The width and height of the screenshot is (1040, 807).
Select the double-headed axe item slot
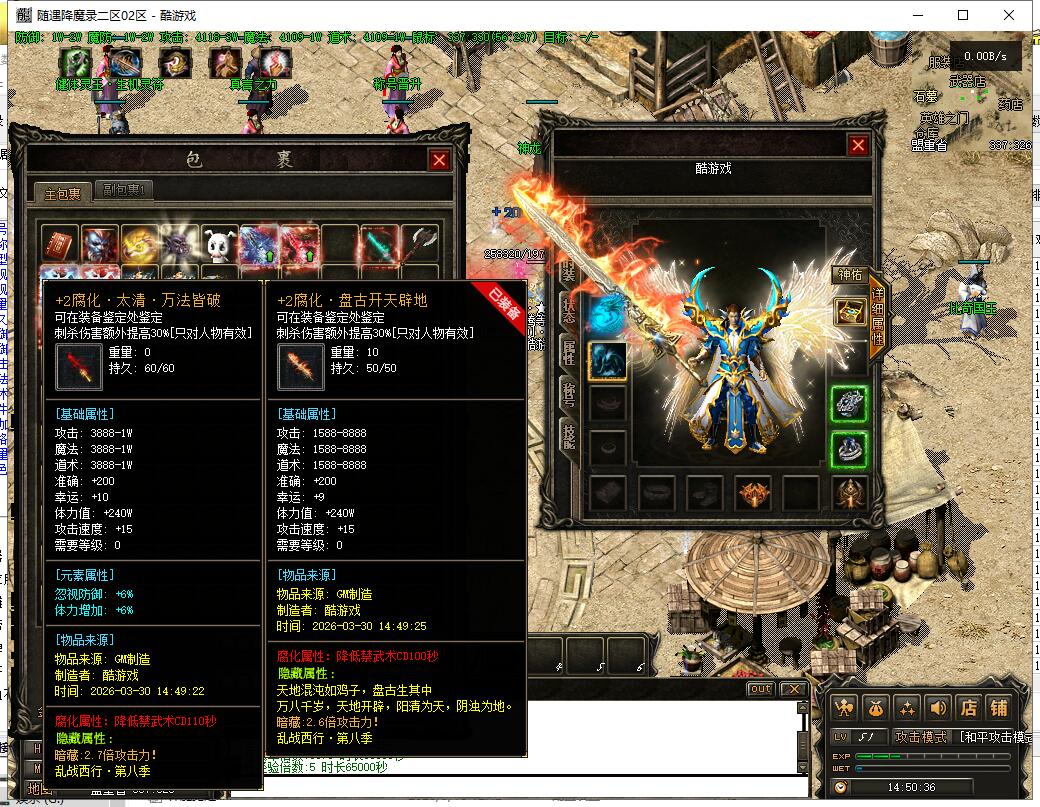pyautogui.click(x=420, y=244)
